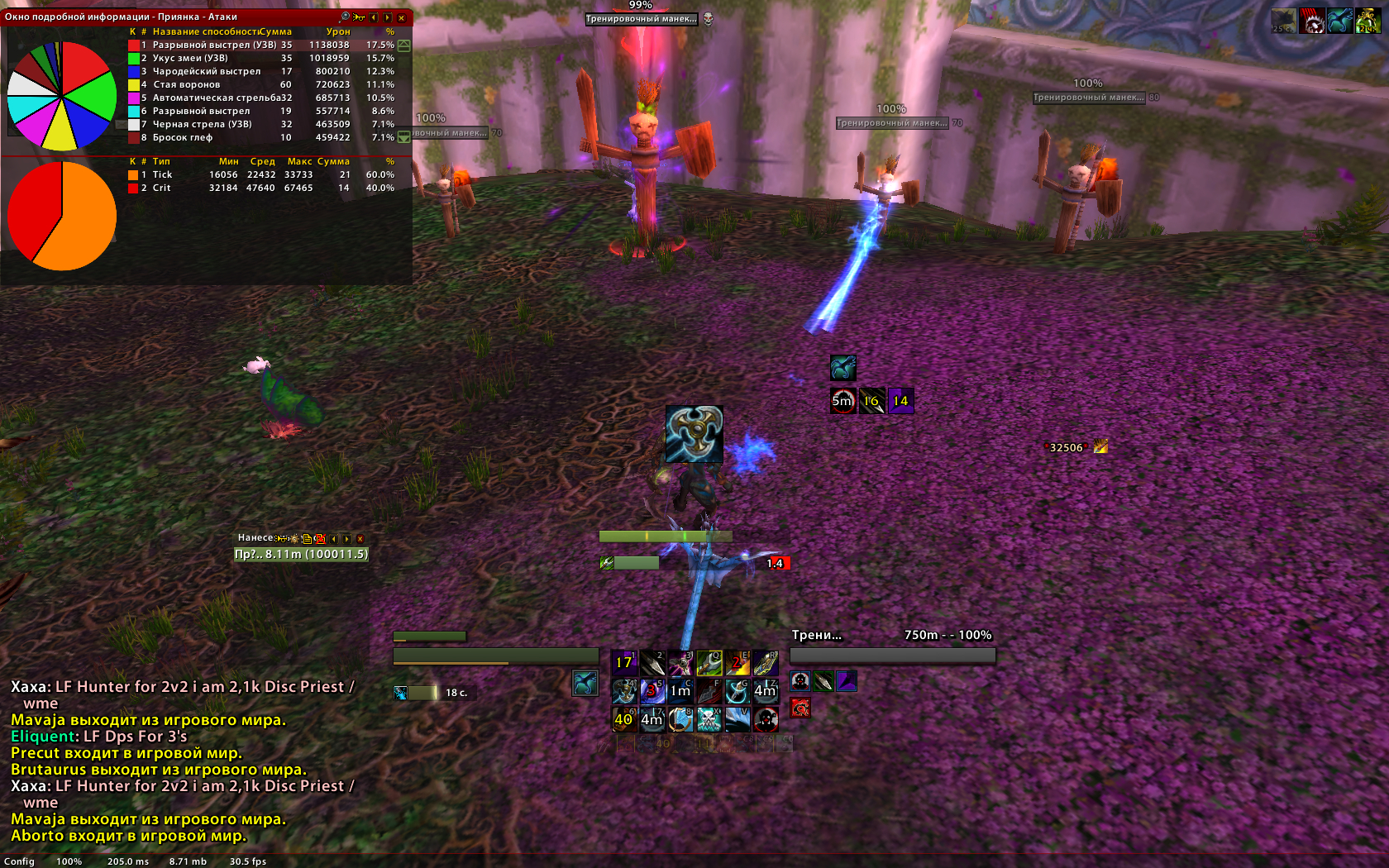Screen dimensions: 1389x868
Task: Select the Пр?.. 8.11m damage meter bar
Action: pos(301,554)
